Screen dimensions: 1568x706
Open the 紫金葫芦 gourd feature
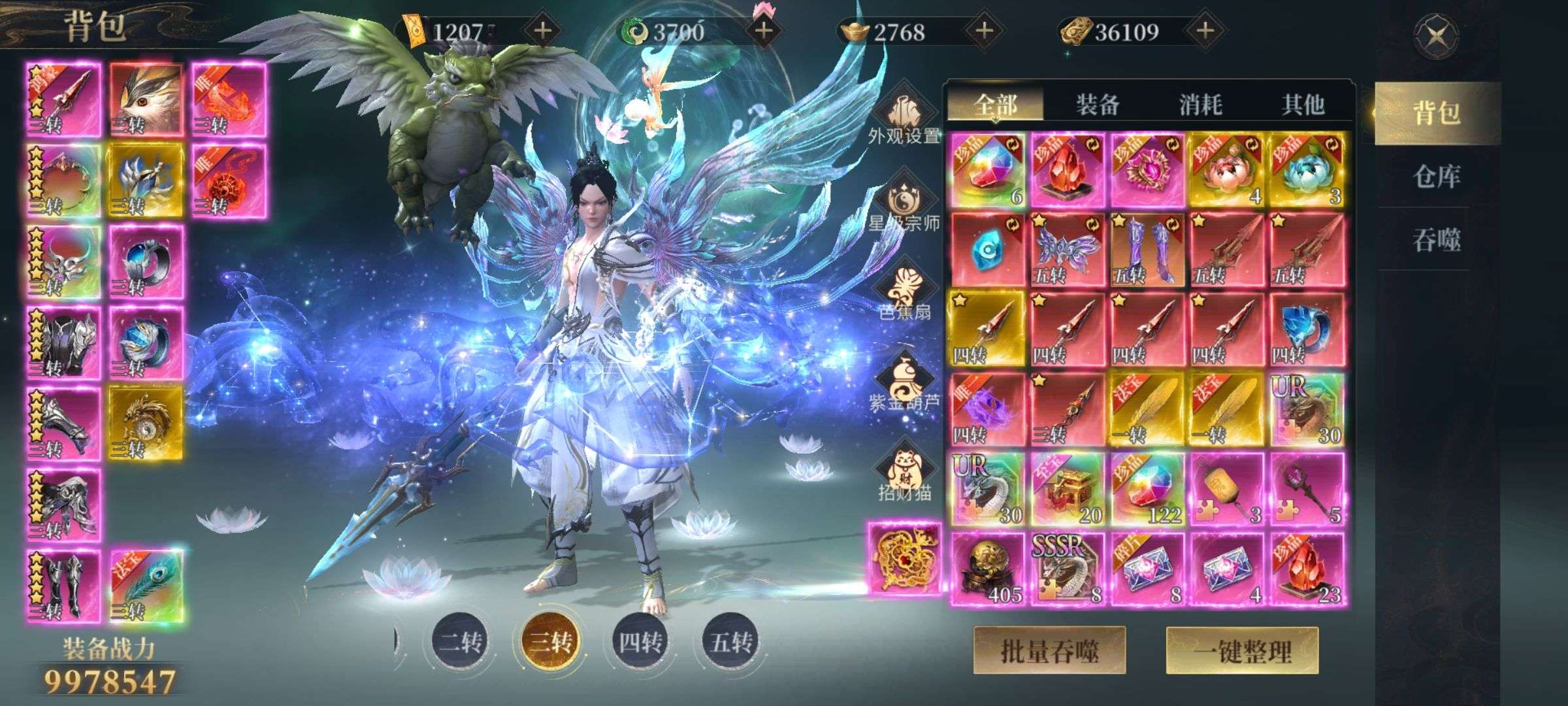click(x=904, y=386)
